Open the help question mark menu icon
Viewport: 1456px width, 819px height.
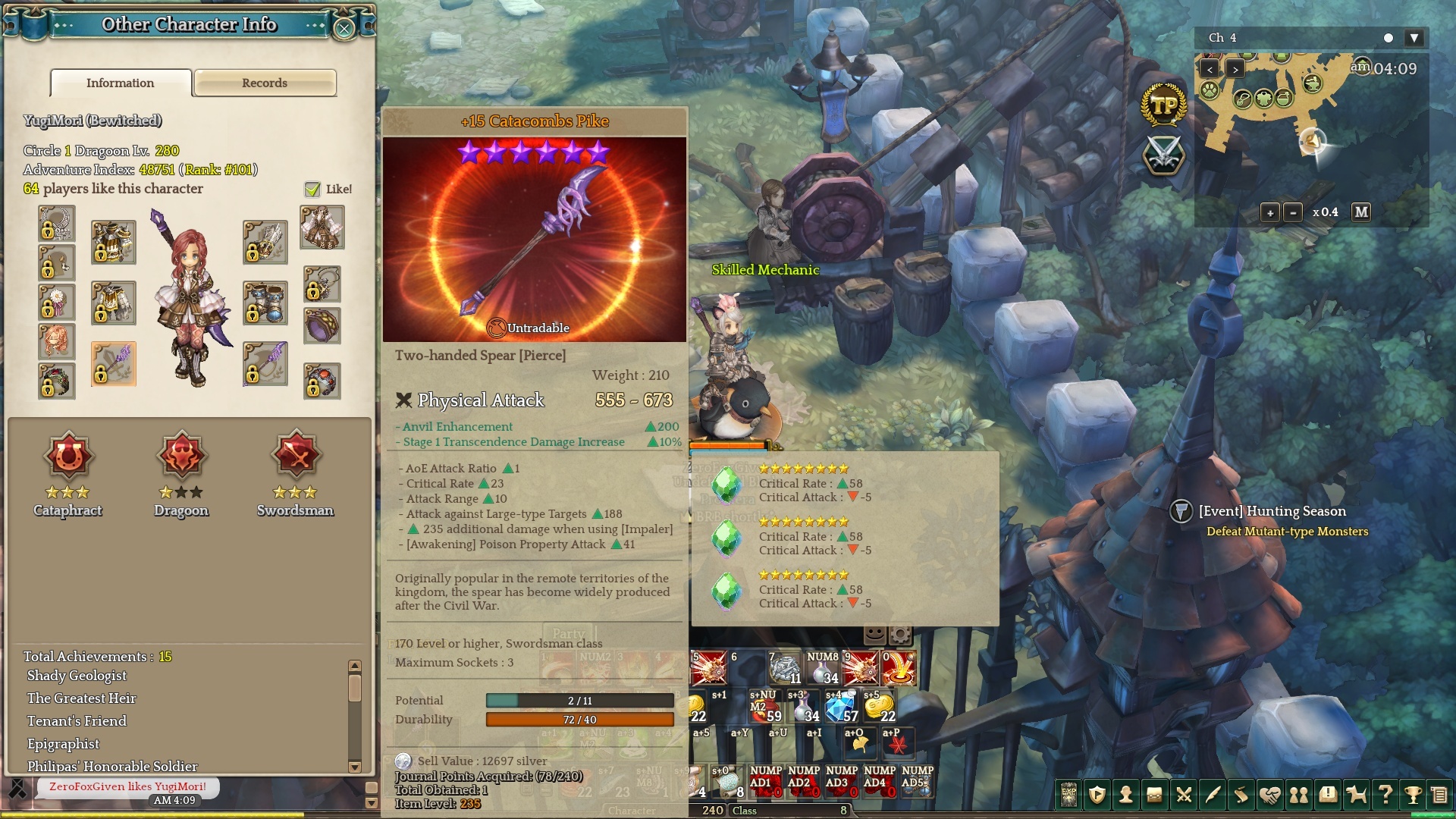point(1385,794)
